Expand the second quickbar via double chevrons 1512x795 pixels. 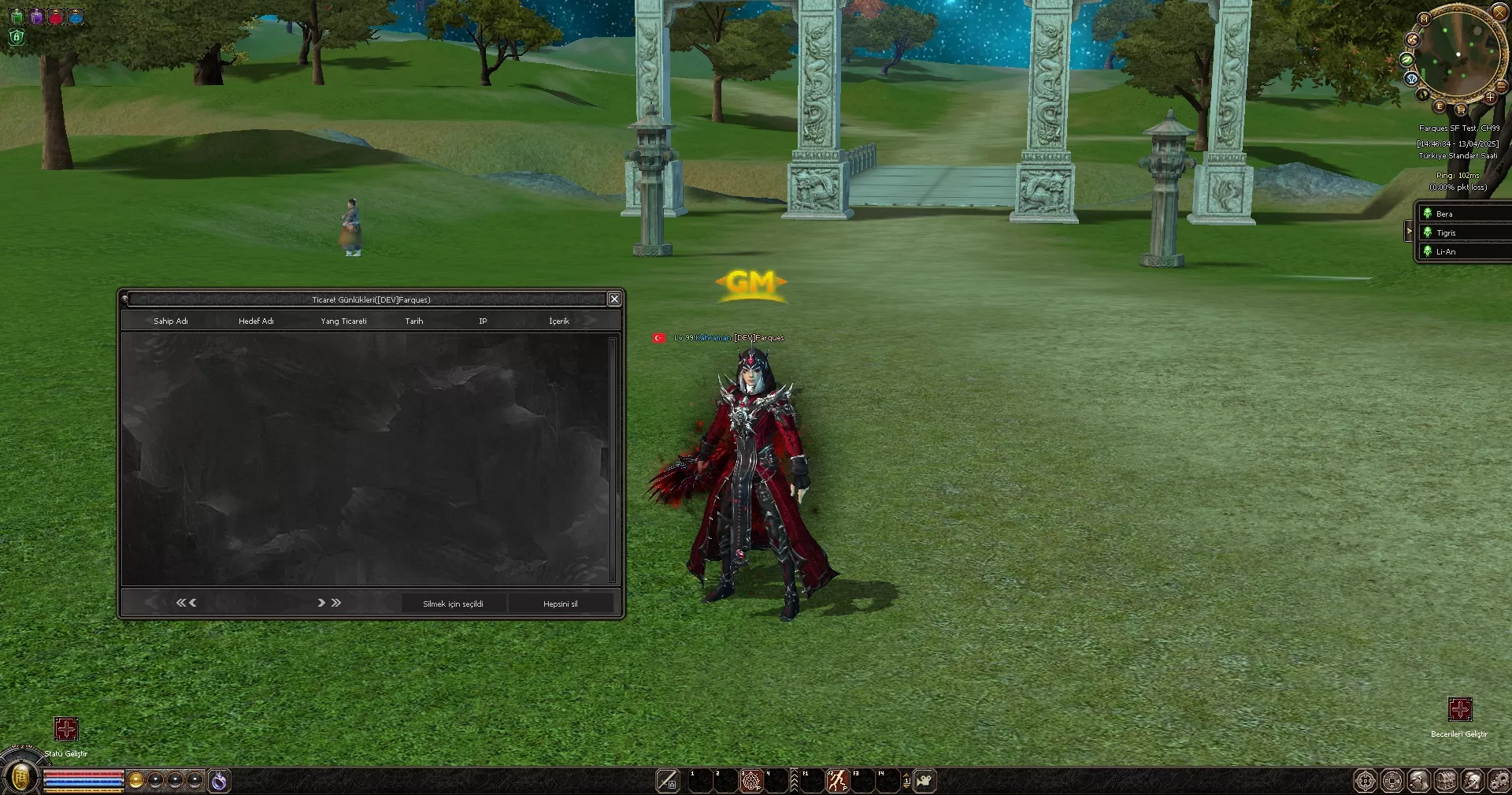pyautogui.click(x=794, y=780)
